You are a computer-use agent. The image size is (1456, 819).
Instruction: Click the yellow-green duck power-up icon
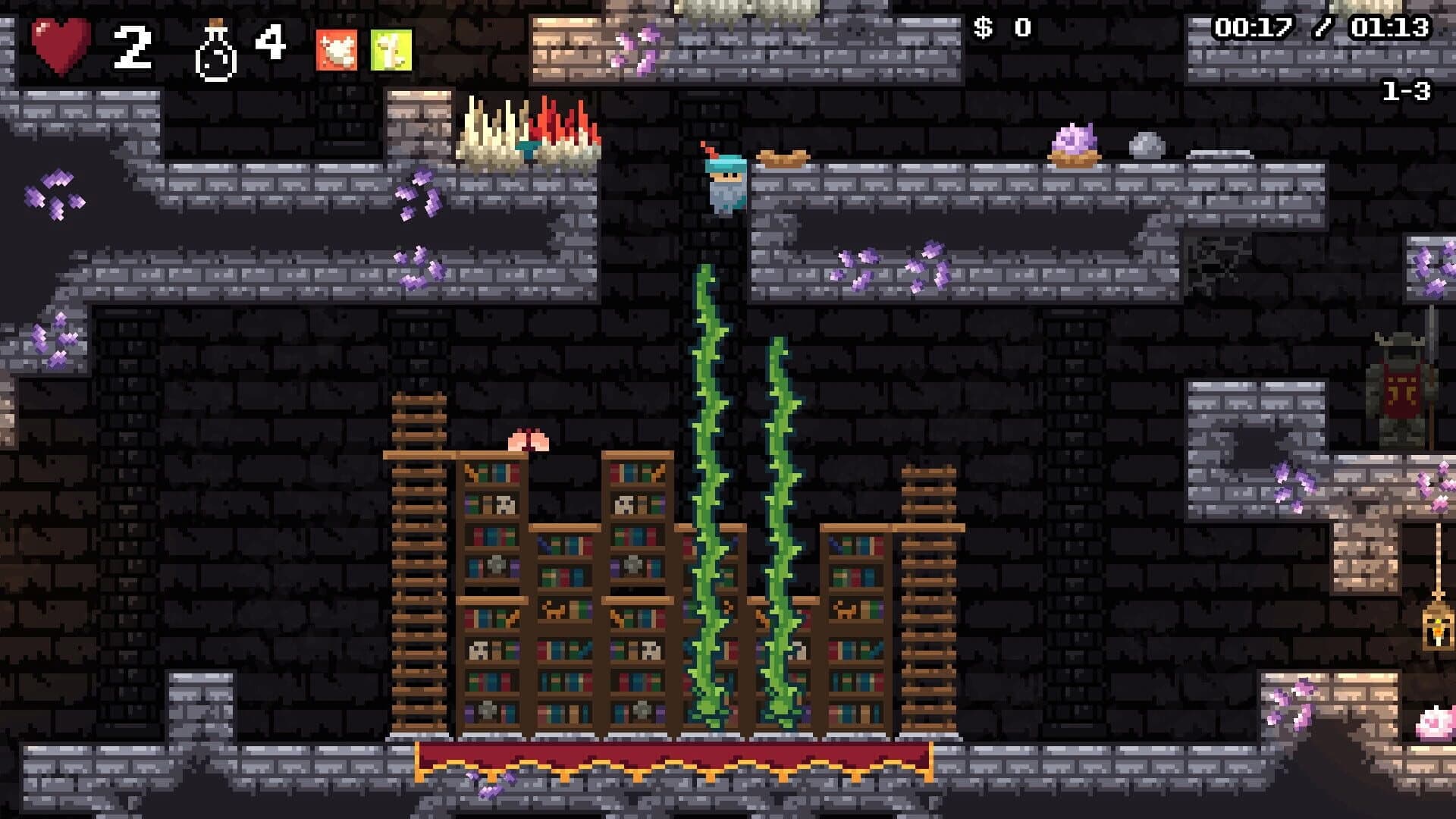[x=391, y=50]
